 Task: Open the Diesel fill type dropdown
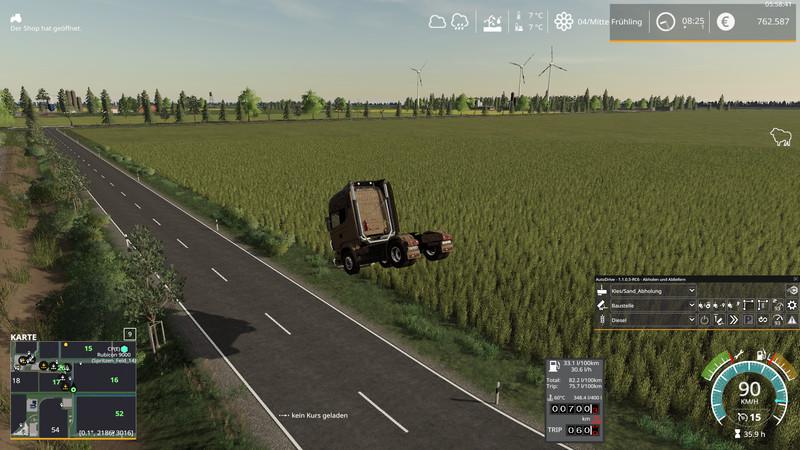691,320
